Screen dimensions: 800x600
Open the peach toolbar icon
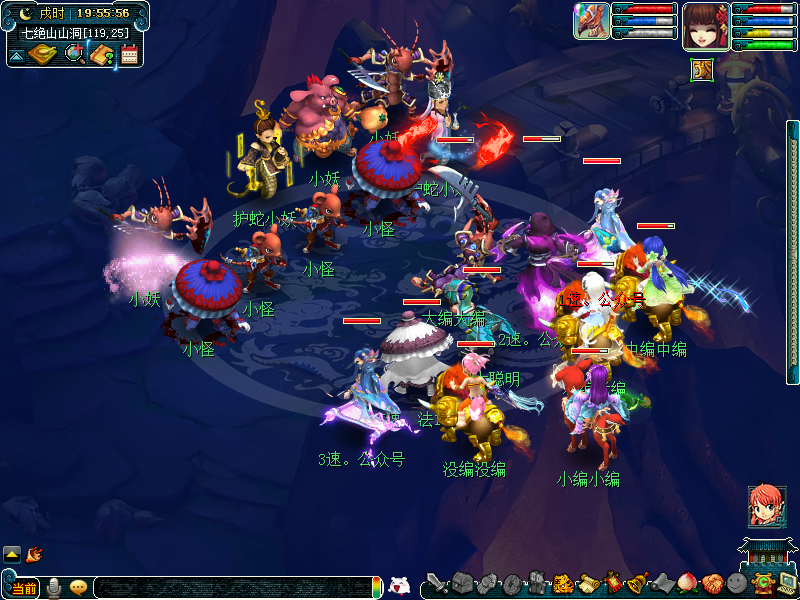pyautogui.click(x=687, y=584)
